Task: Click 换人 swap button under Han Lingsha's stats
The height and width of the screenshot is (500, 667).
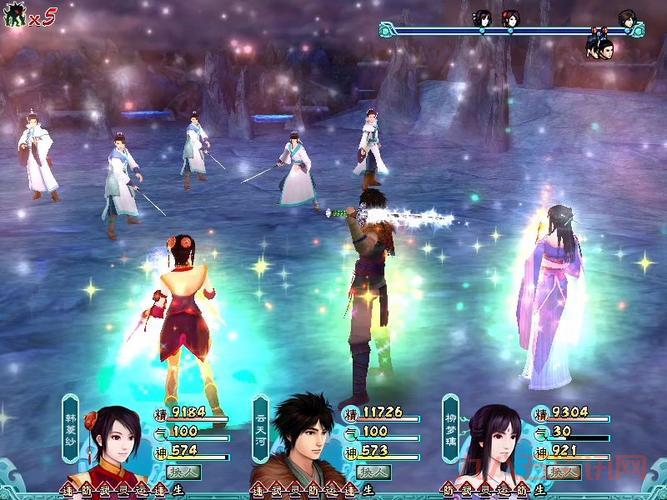Action: (183, 470)
